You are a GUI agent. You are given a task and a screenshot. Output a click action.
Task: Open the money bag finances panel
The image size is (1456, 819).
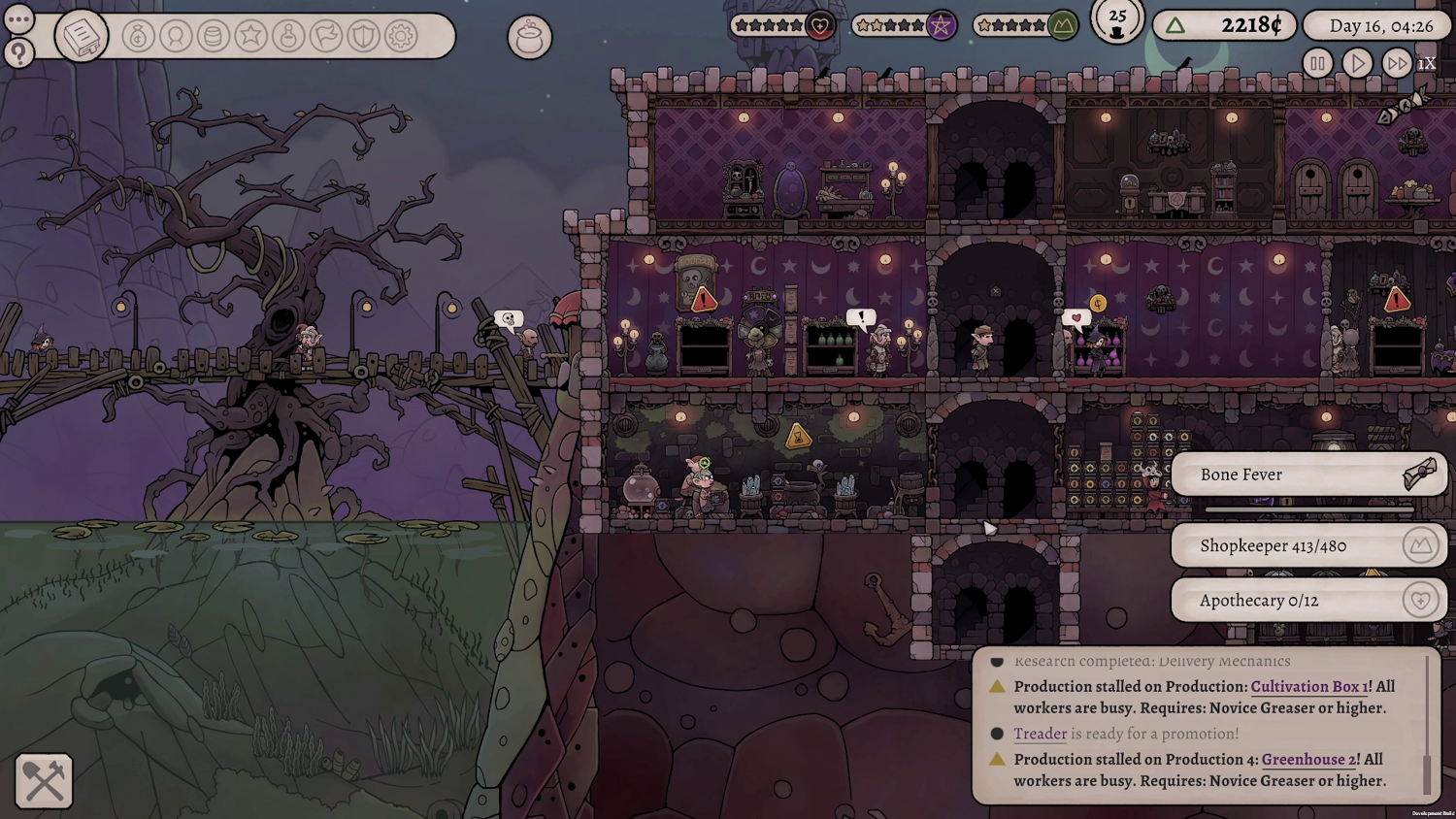tap(139, 37)
